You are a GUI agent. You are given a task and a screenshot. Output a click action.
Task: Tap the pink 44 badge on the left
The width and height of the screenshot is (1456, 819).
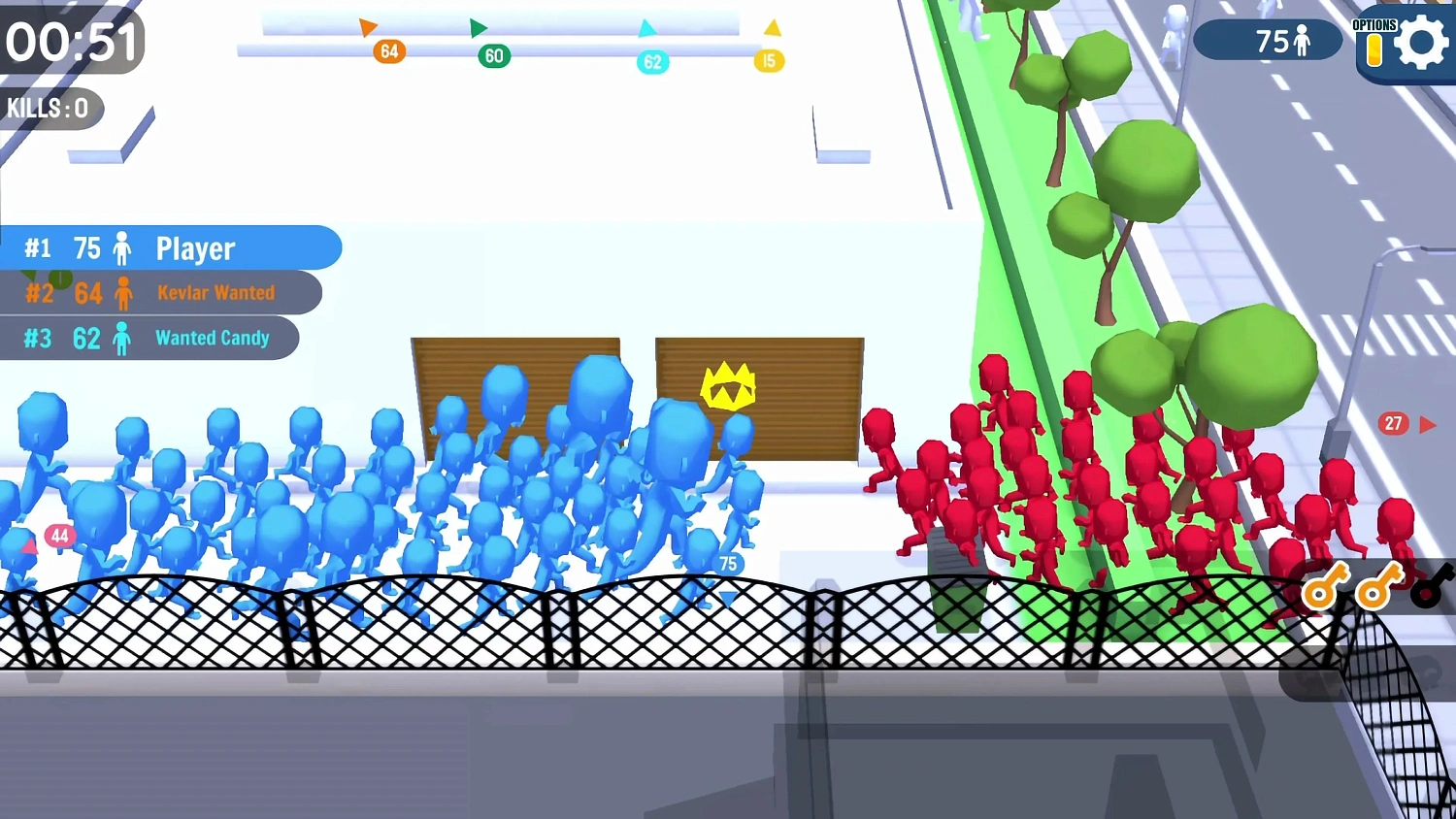60,536
